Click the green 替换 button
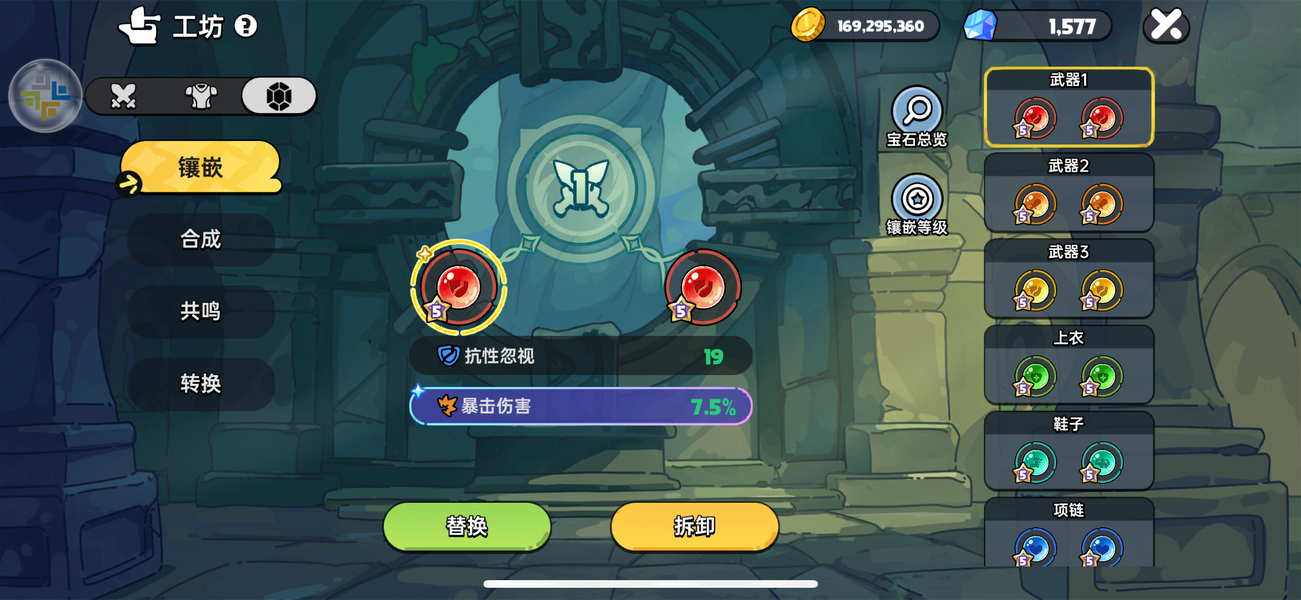The height and width of the screenshot is (600, 1301). (x=467, y=526)
